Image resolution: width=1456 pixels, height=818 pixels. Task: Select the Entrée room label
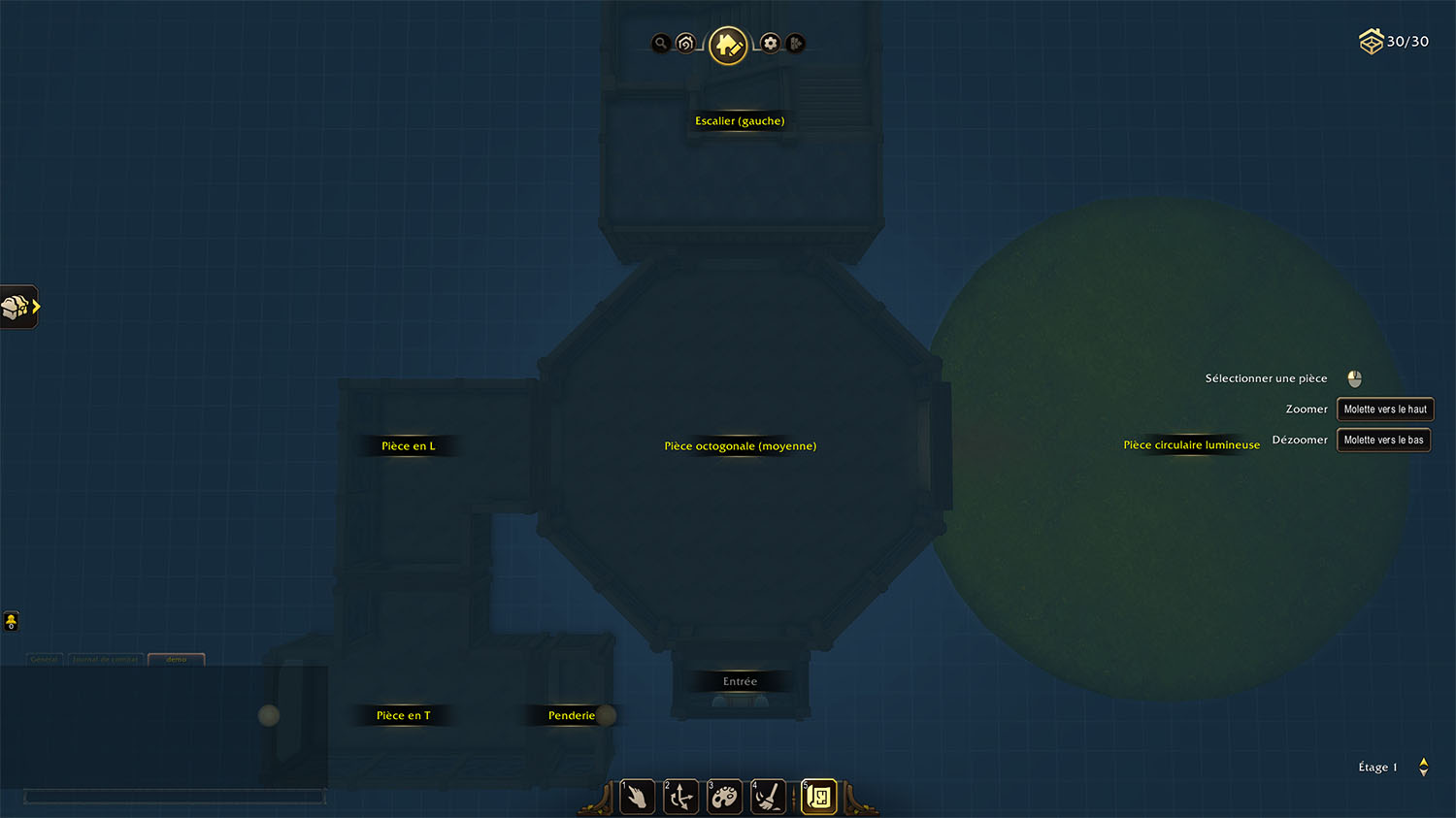click(740, 682)
